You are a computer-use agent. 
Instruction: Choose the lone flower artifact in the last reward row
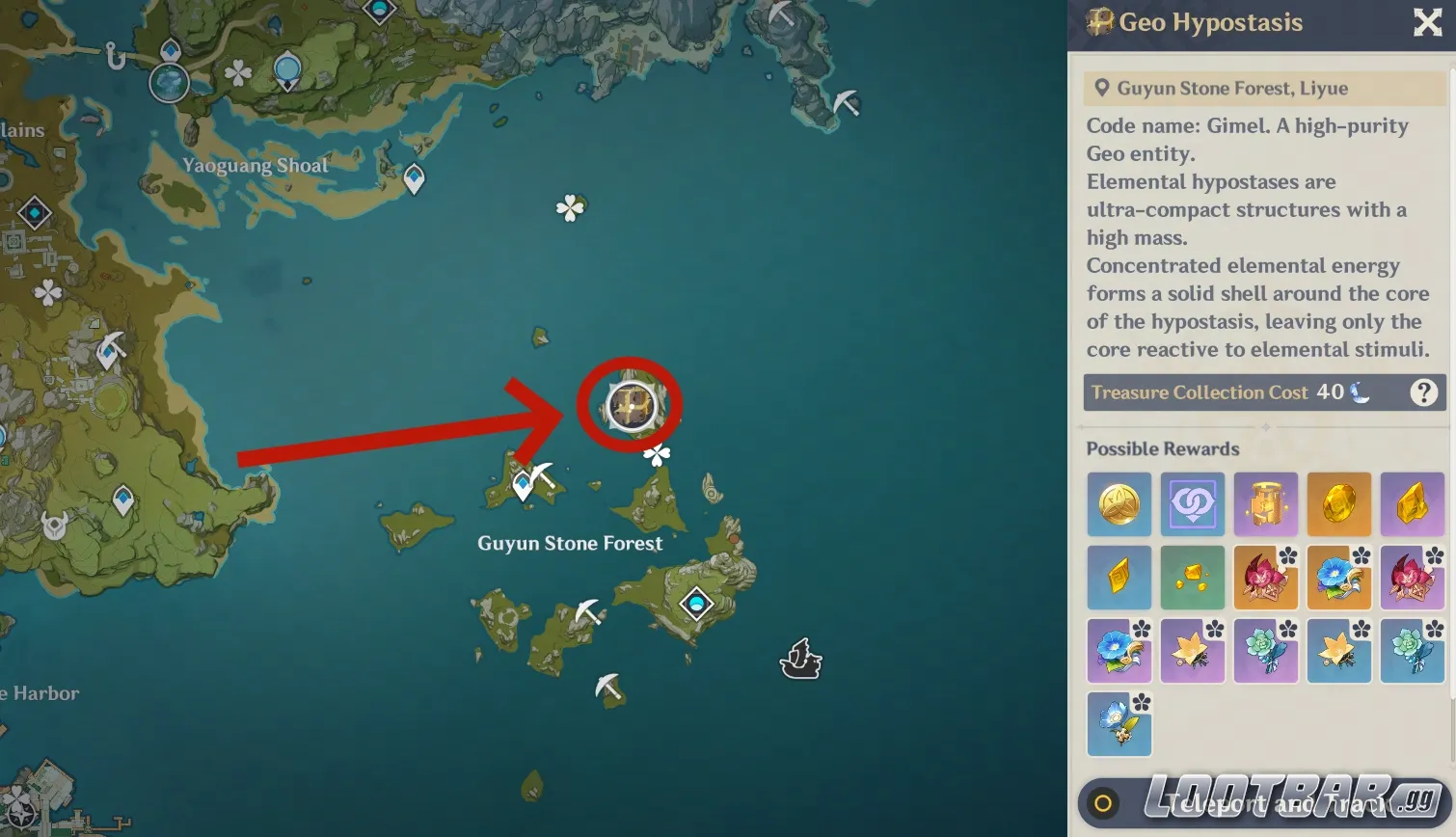pos(1119,723)
